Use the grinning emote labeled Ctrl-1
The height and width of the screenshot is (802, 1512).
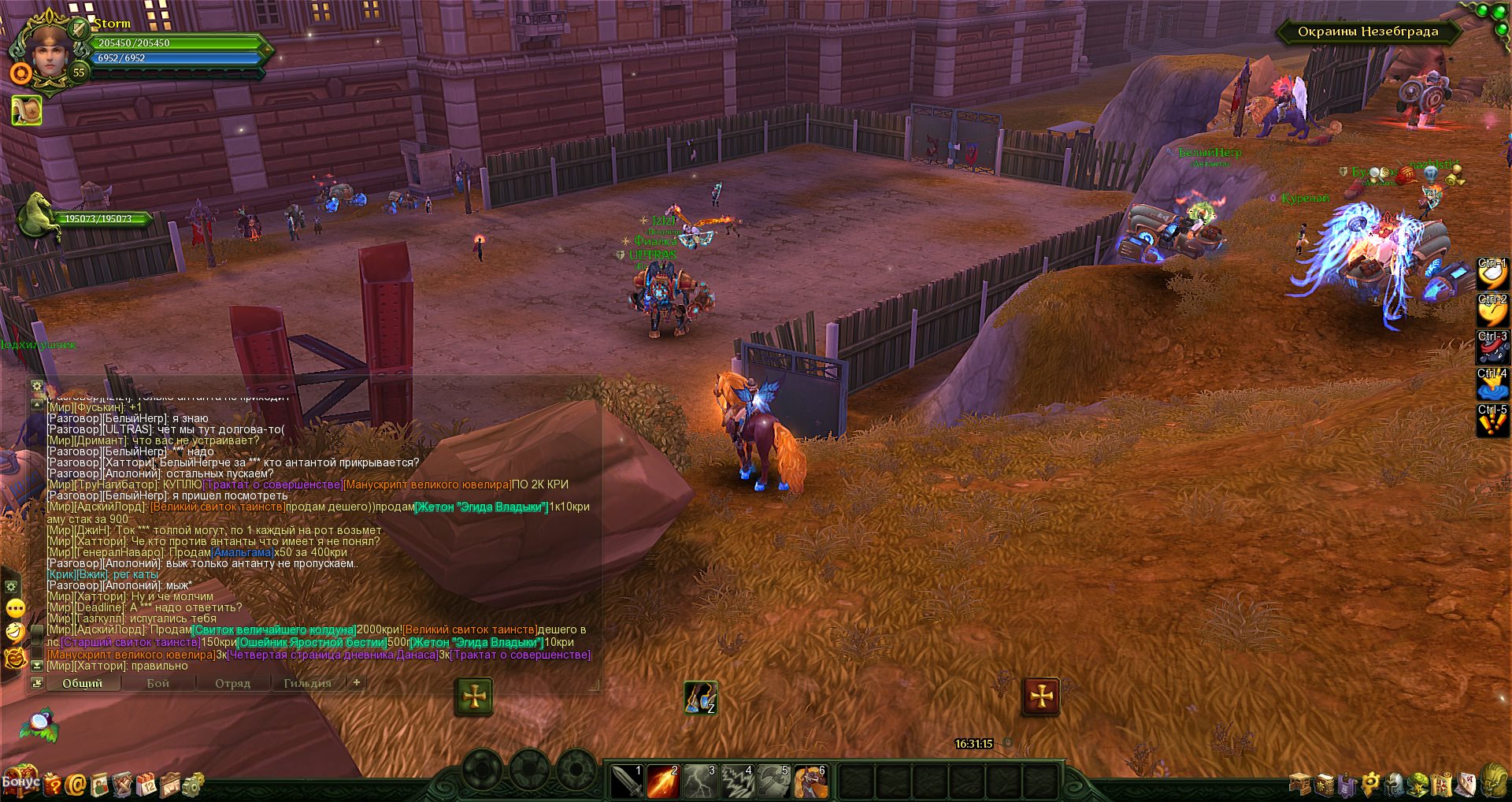point(1492,273)
